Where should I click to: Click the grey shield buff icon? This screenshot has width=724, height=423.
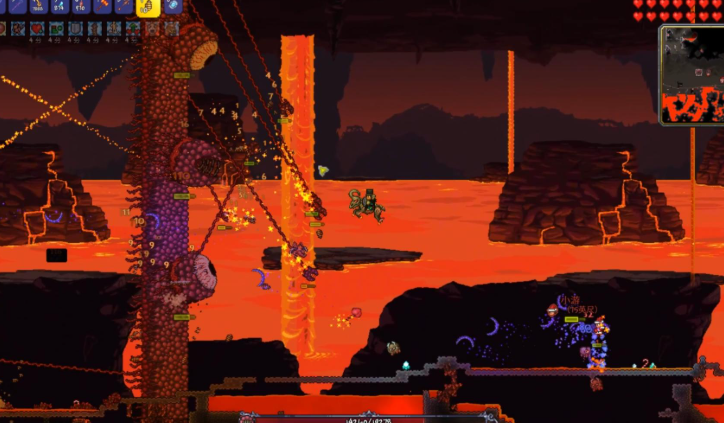(75, 29)
